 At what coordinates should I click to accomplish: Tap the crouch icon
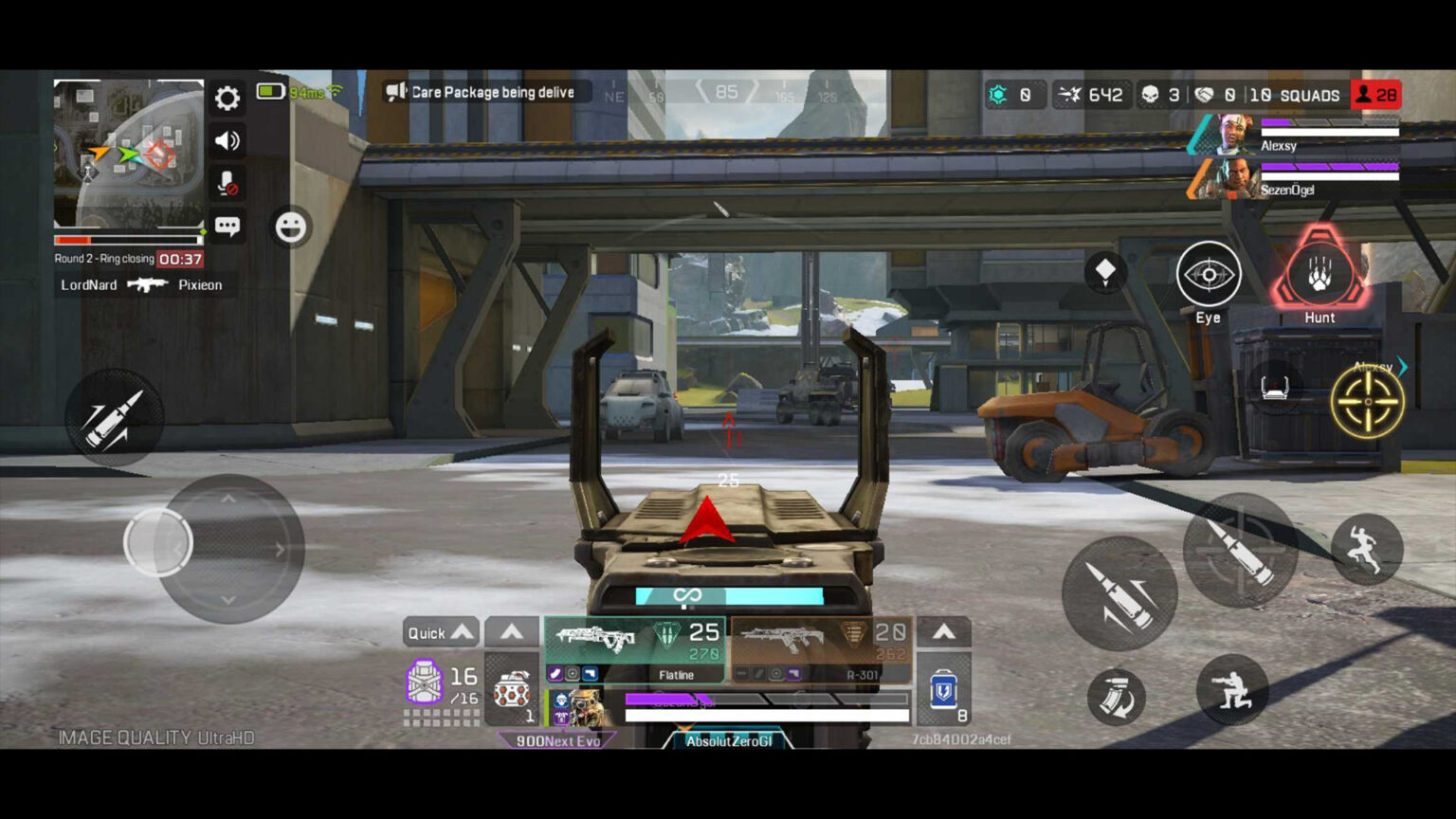[1233, 691]
